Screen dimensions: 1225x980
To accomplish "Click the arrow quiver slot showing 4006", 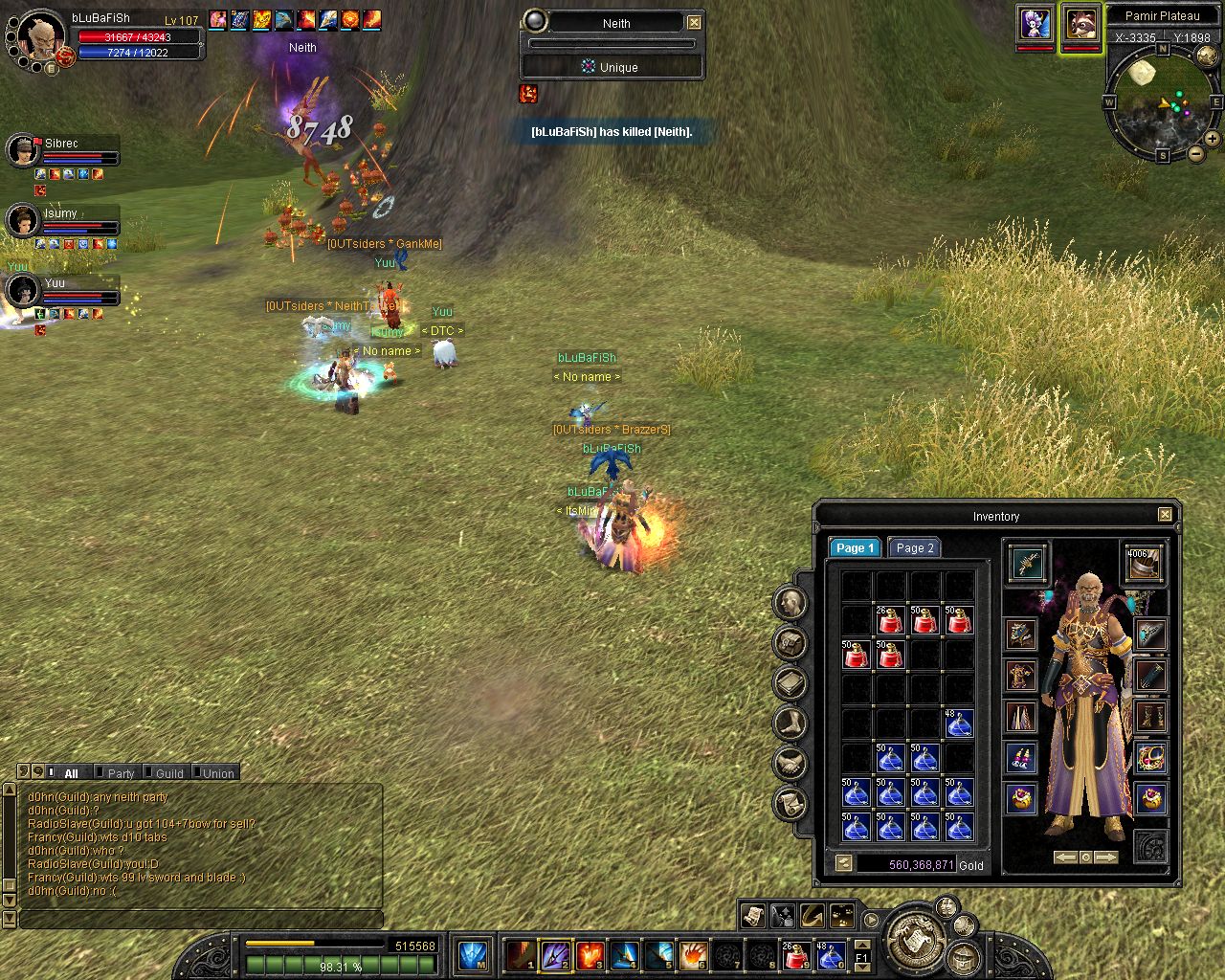I will [1143, 563].
